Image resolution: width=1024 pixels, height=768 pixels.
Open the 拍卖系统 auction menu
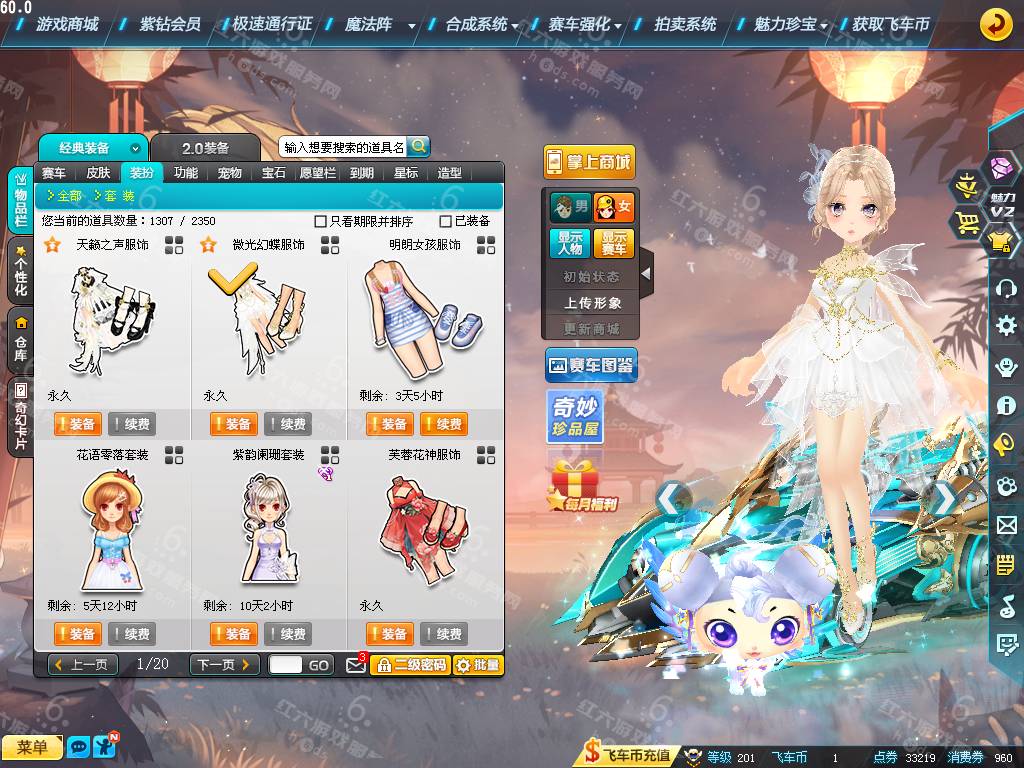pos(685,24)
